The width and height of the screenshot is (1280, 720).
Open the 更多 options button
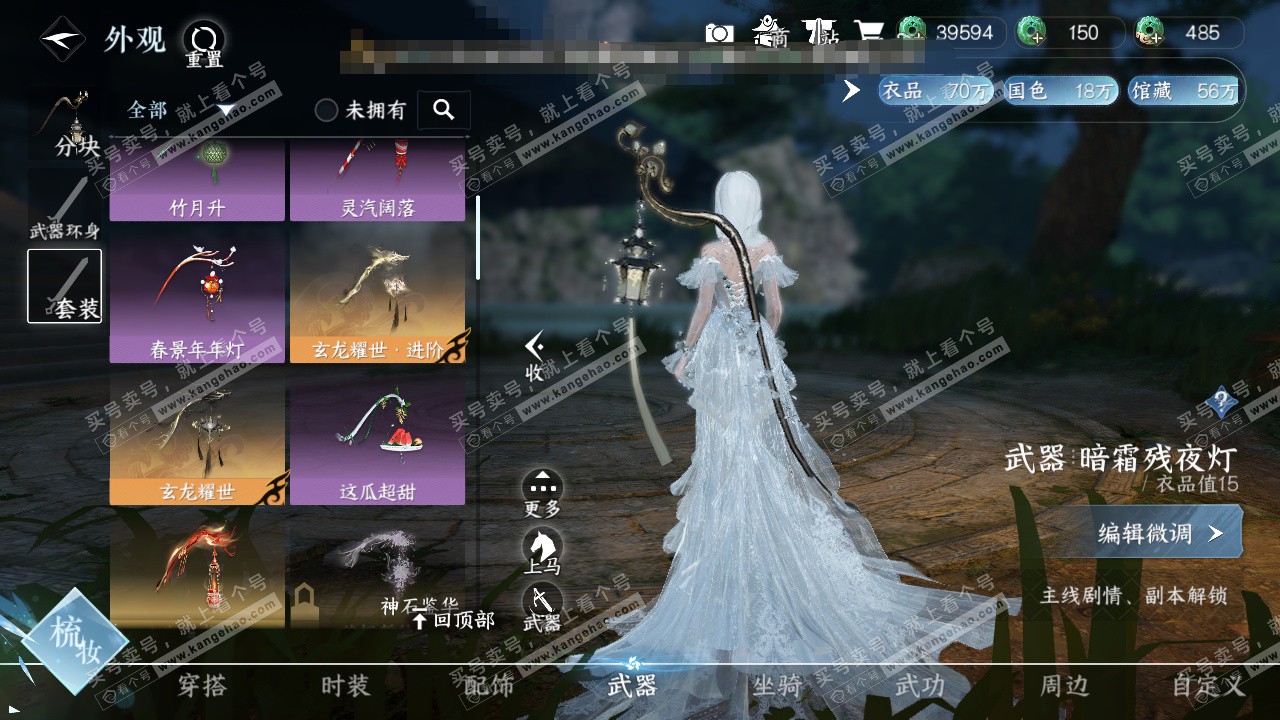(542, 493)
